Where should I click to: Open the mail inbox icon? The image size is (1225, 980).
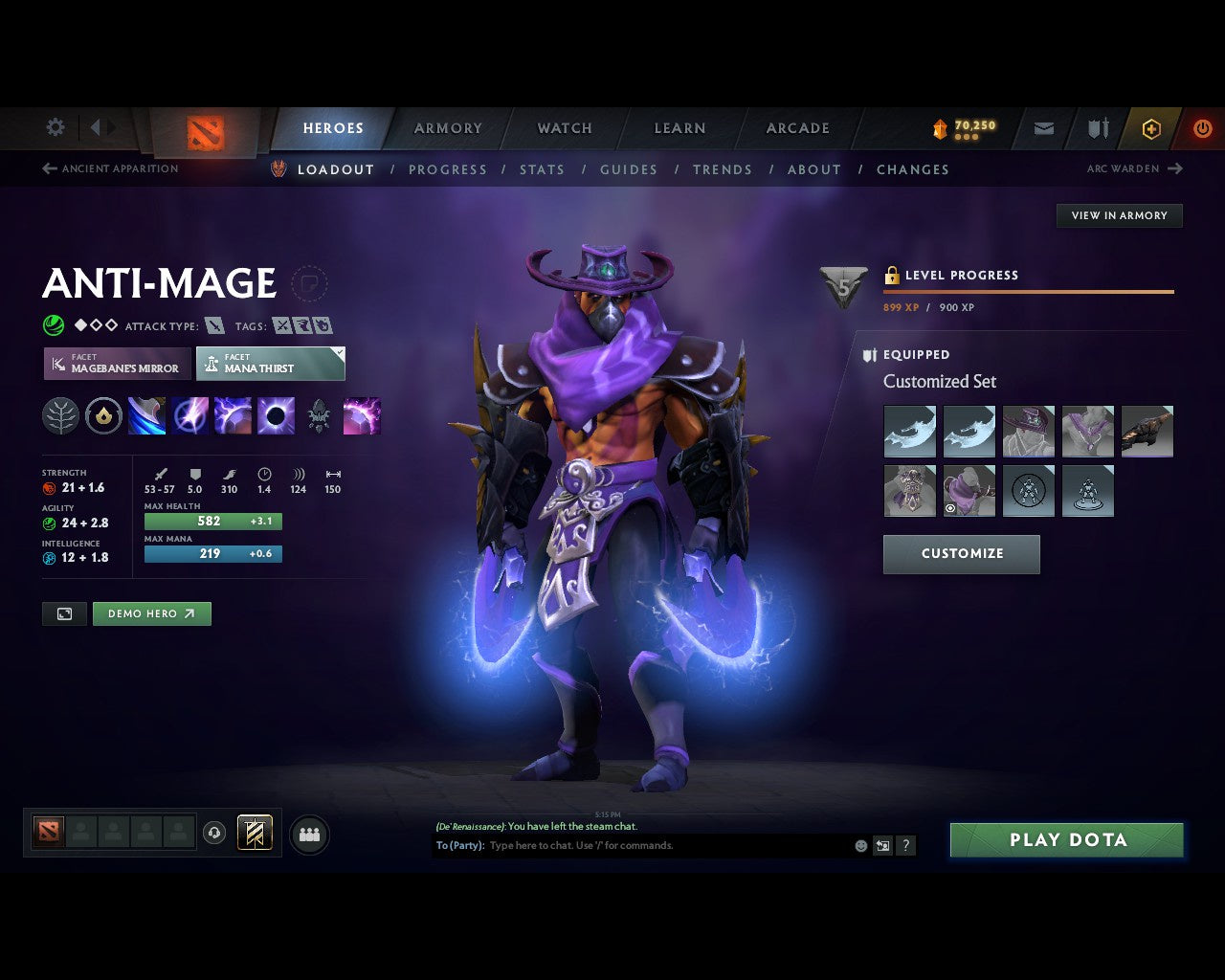(x=1042, y=127)
